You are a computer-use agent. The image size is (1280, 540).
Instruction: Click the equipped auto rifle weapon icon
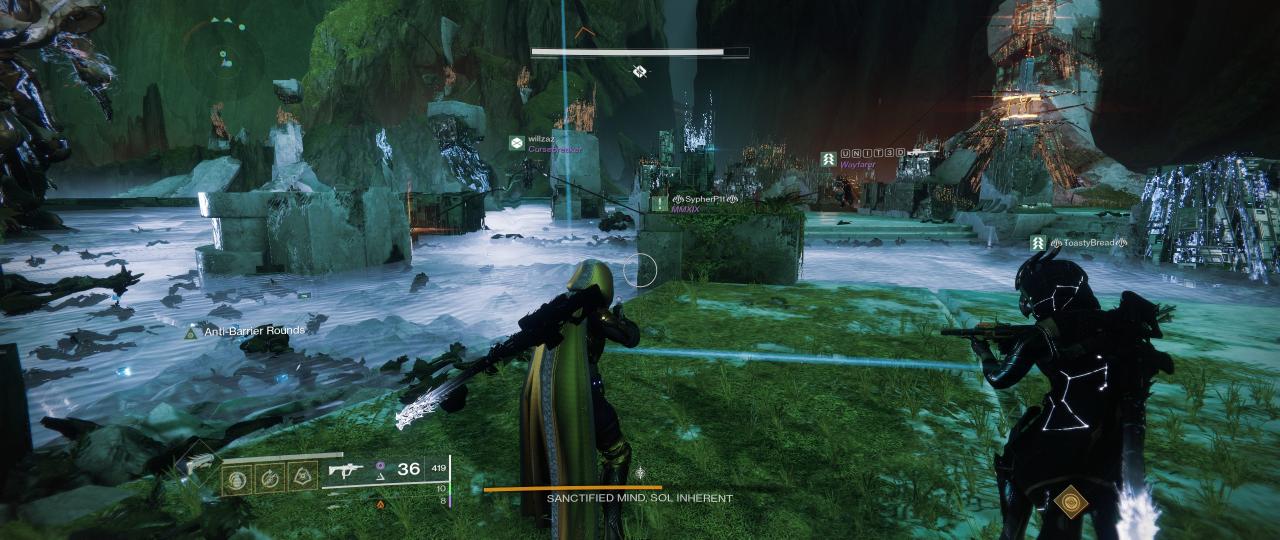click(345, 470)
